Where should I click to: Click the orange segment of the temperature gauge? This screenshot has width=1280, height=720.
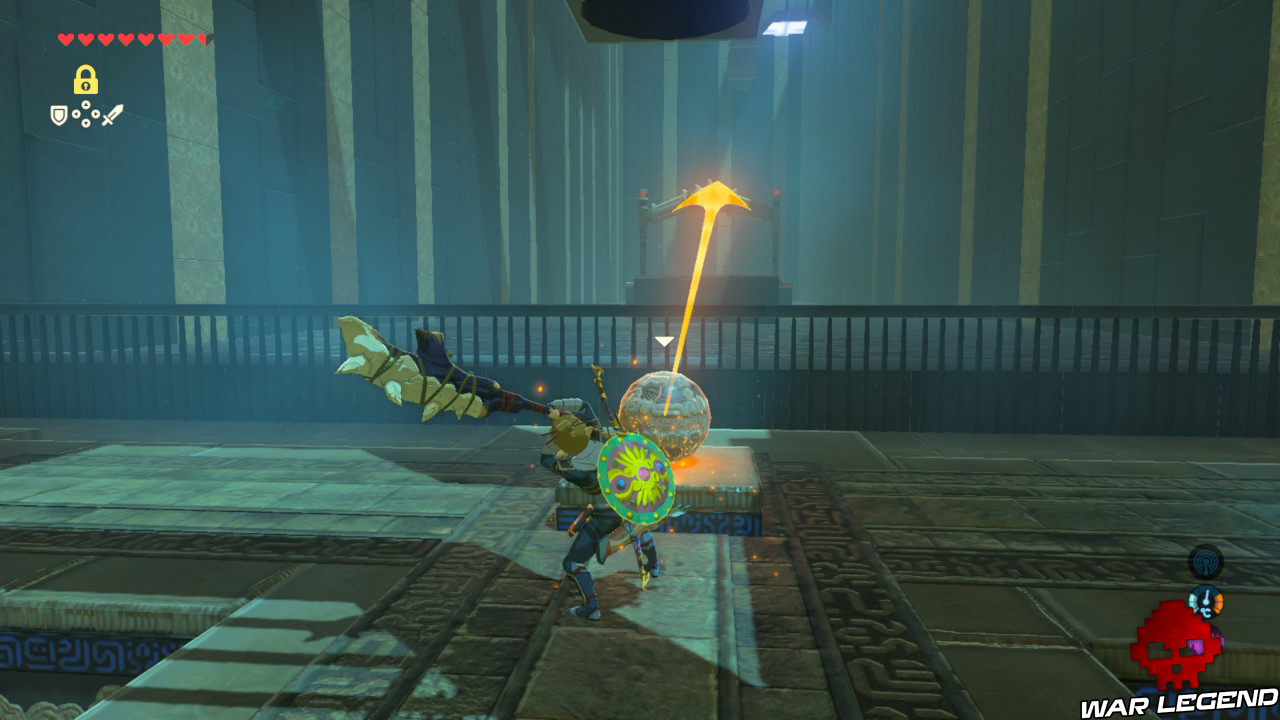coord(1219,602)
